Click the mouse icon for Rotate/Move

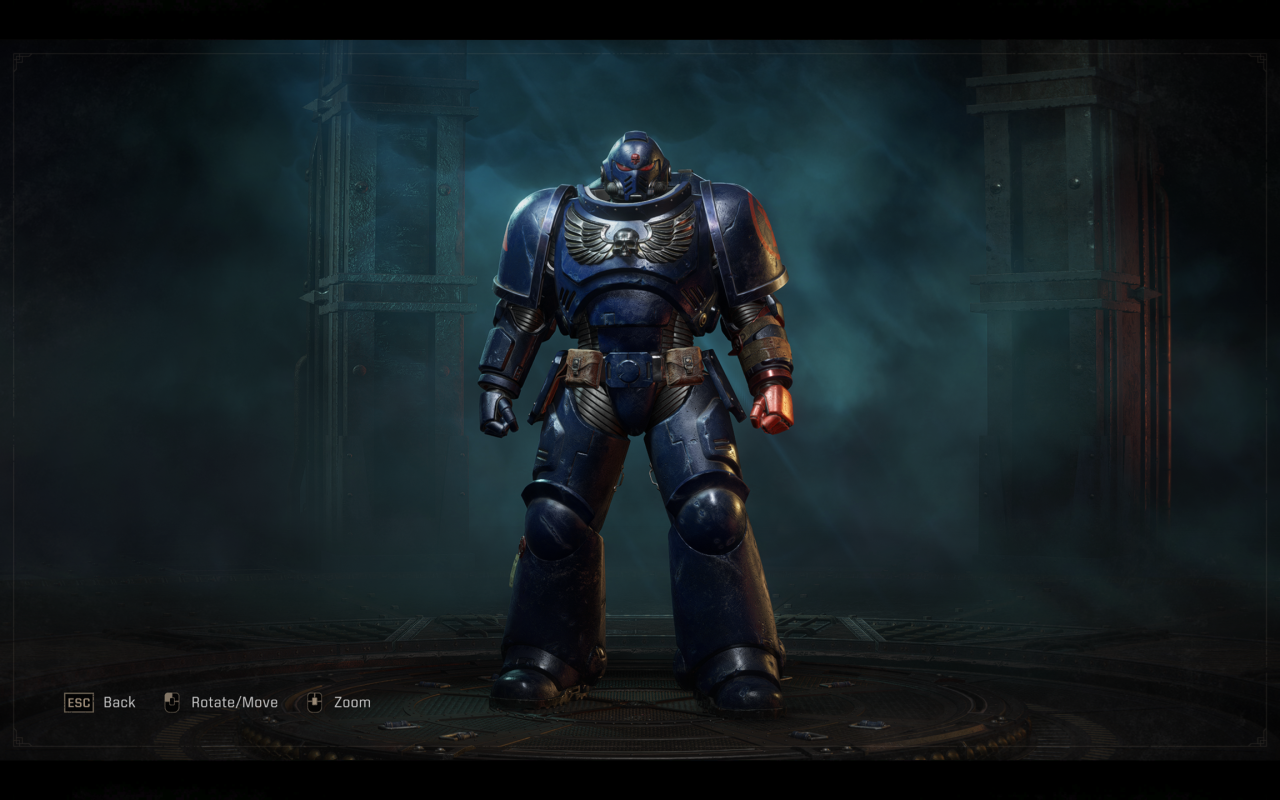click(172, 702)
